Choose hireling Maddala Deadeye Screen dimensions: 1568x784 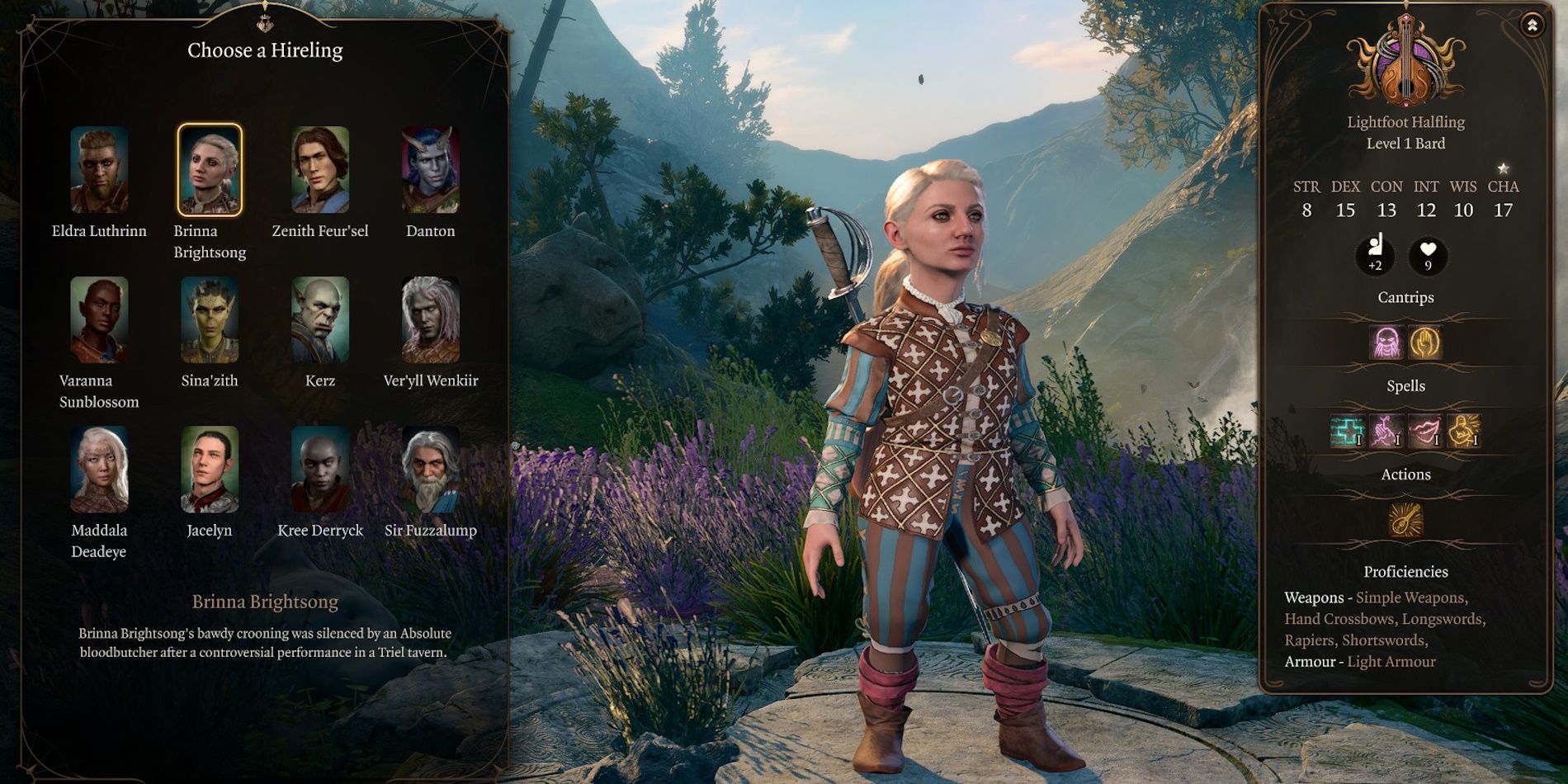(x=99, y=470)
